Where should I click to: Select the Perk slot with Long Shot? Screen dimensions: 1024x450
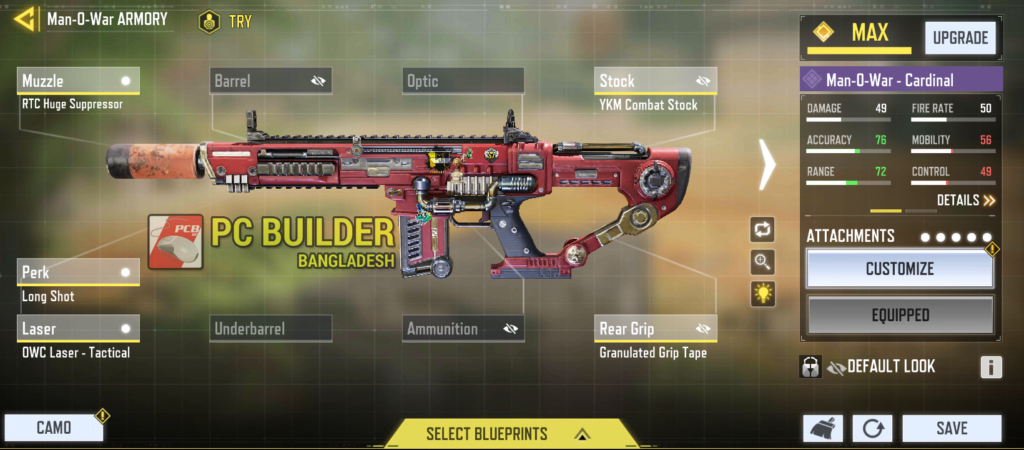(79, 272)
